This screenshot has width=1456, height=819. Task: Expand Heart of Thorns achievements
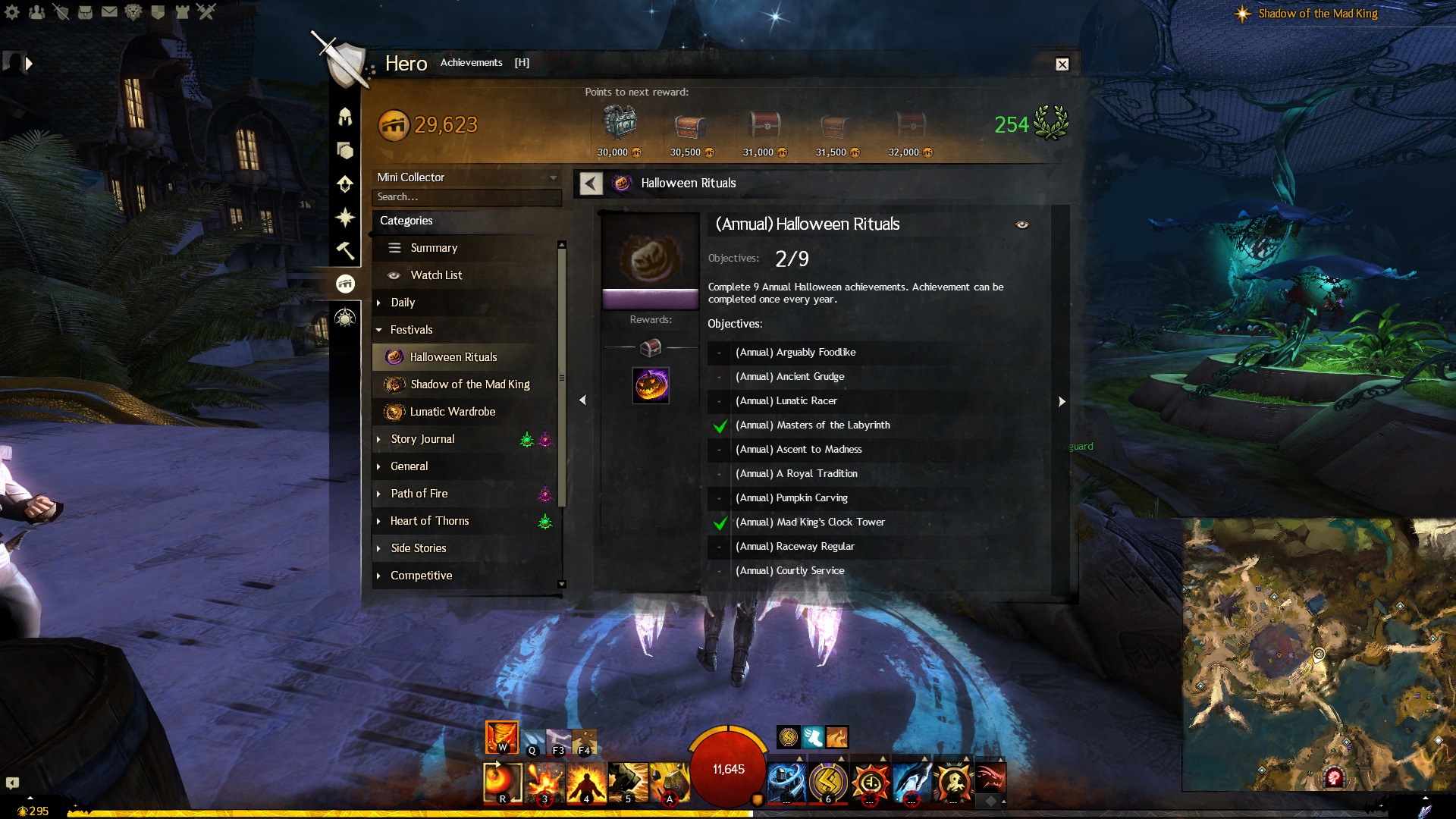click(429, 521)
